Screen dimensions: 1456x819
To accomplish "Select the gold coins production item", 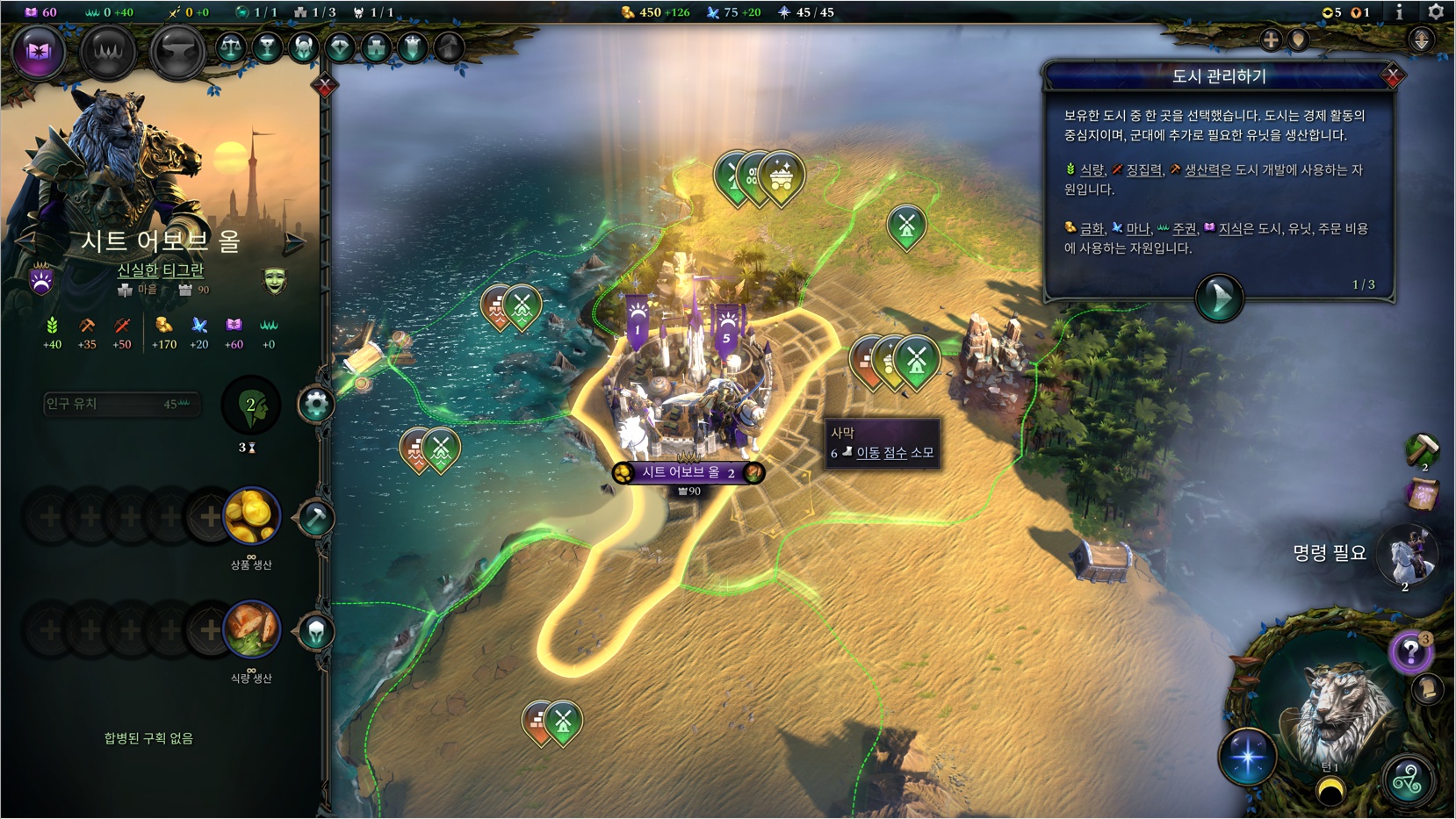I will (252, 516).
